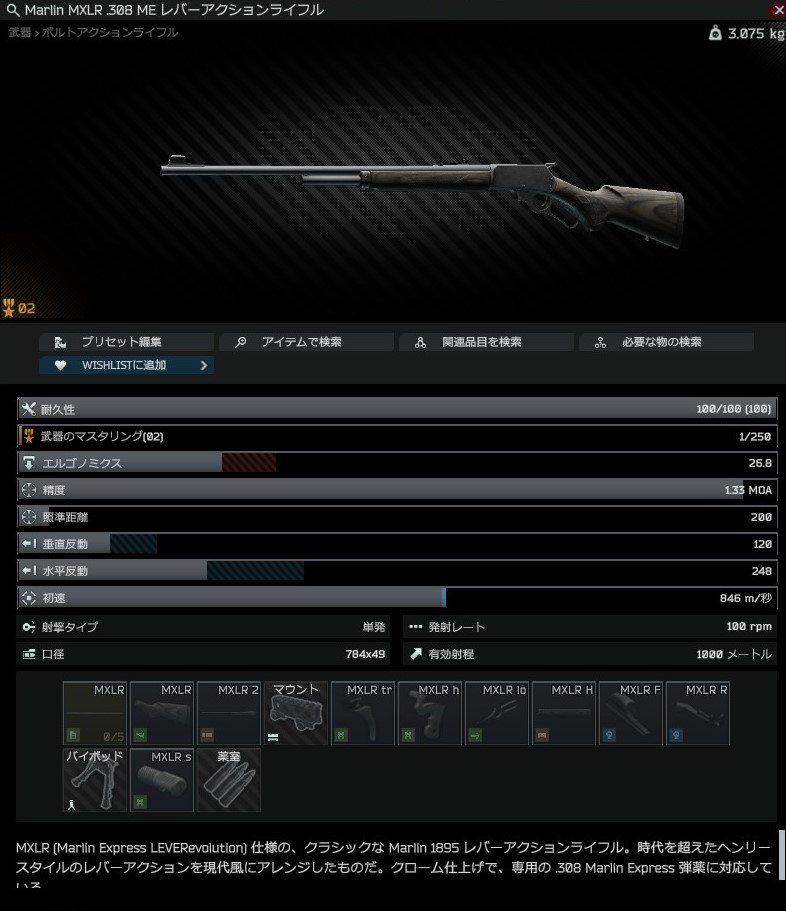Screen dimensions: 786x911
Task: Select the MXLR H handguard slot
Action: pyautogui.click(x=564, y=713)
